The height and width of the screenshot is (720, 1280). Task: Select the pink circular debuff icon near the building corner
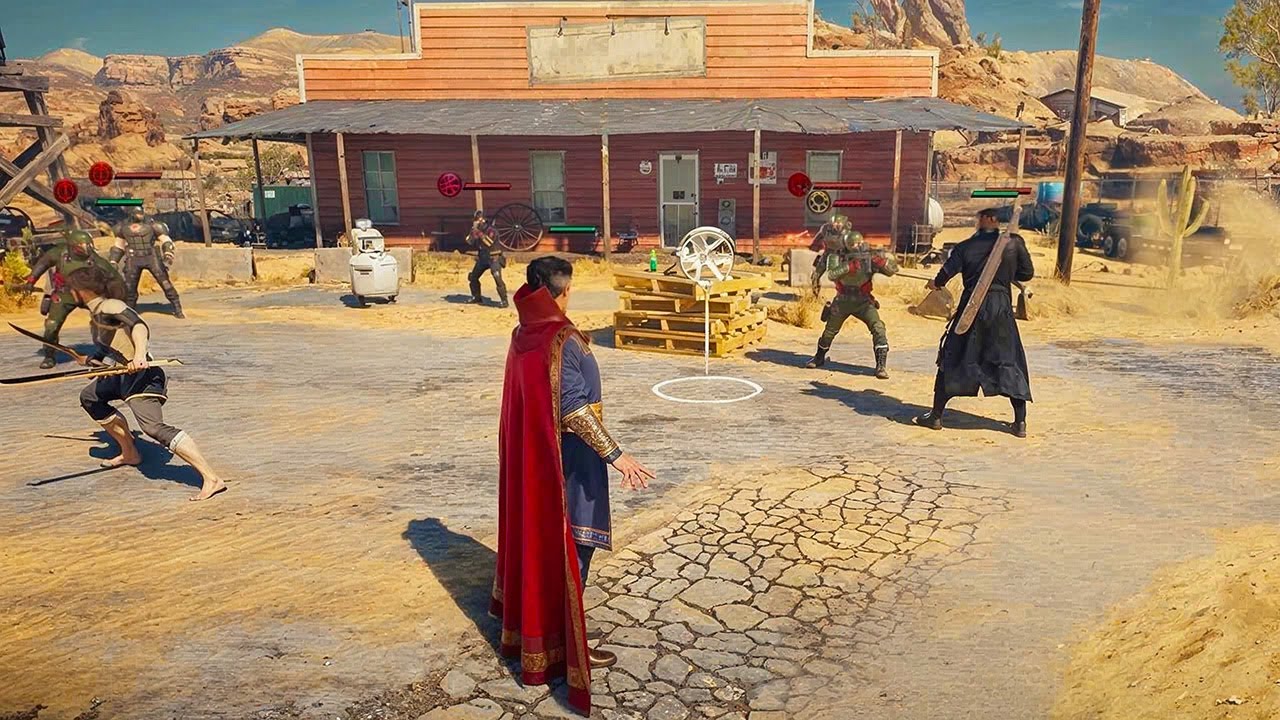click(449, 185)
